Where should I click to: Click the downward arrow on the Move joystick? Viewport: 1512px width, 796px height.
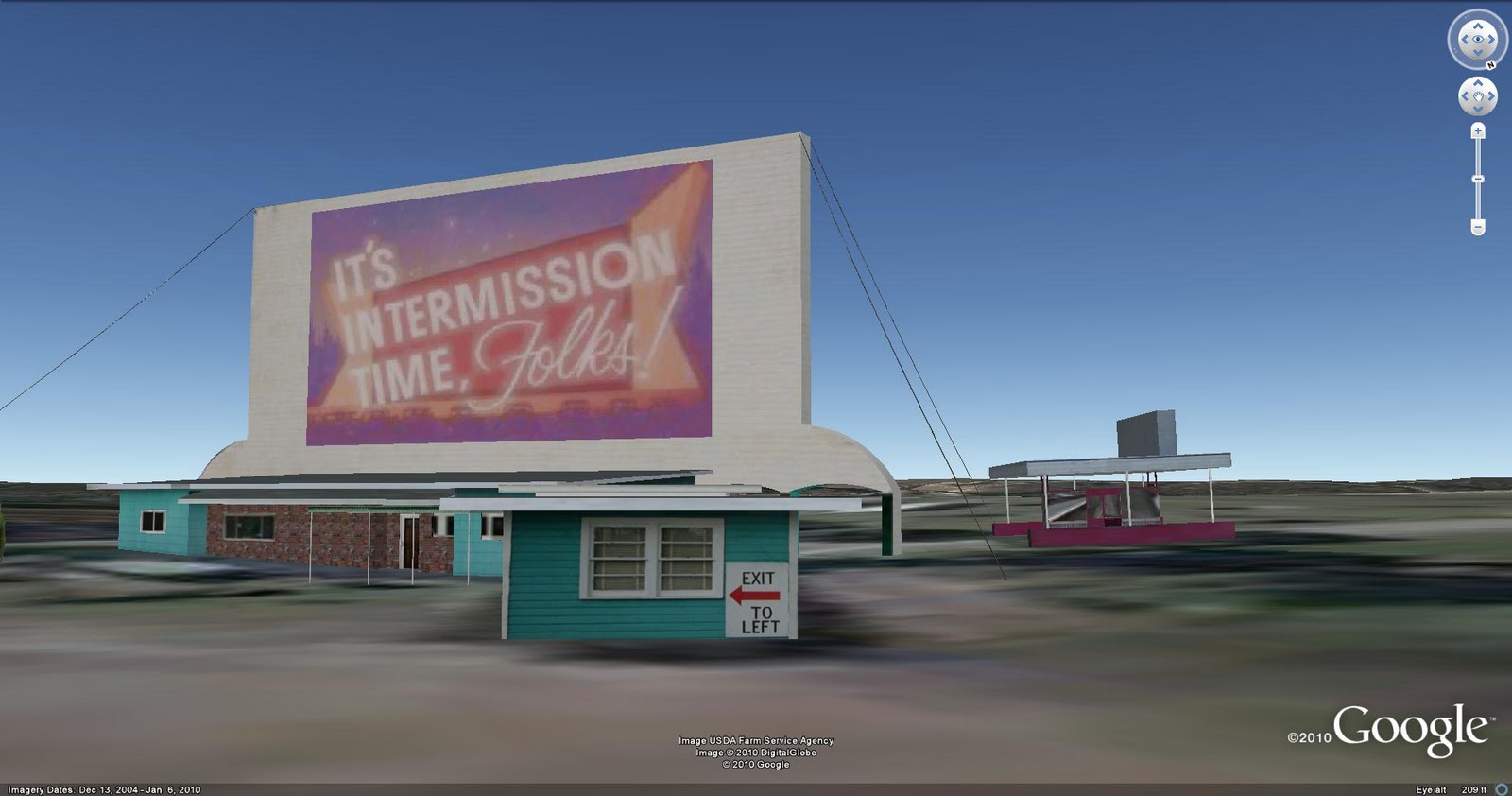(x=1478, y=109)
